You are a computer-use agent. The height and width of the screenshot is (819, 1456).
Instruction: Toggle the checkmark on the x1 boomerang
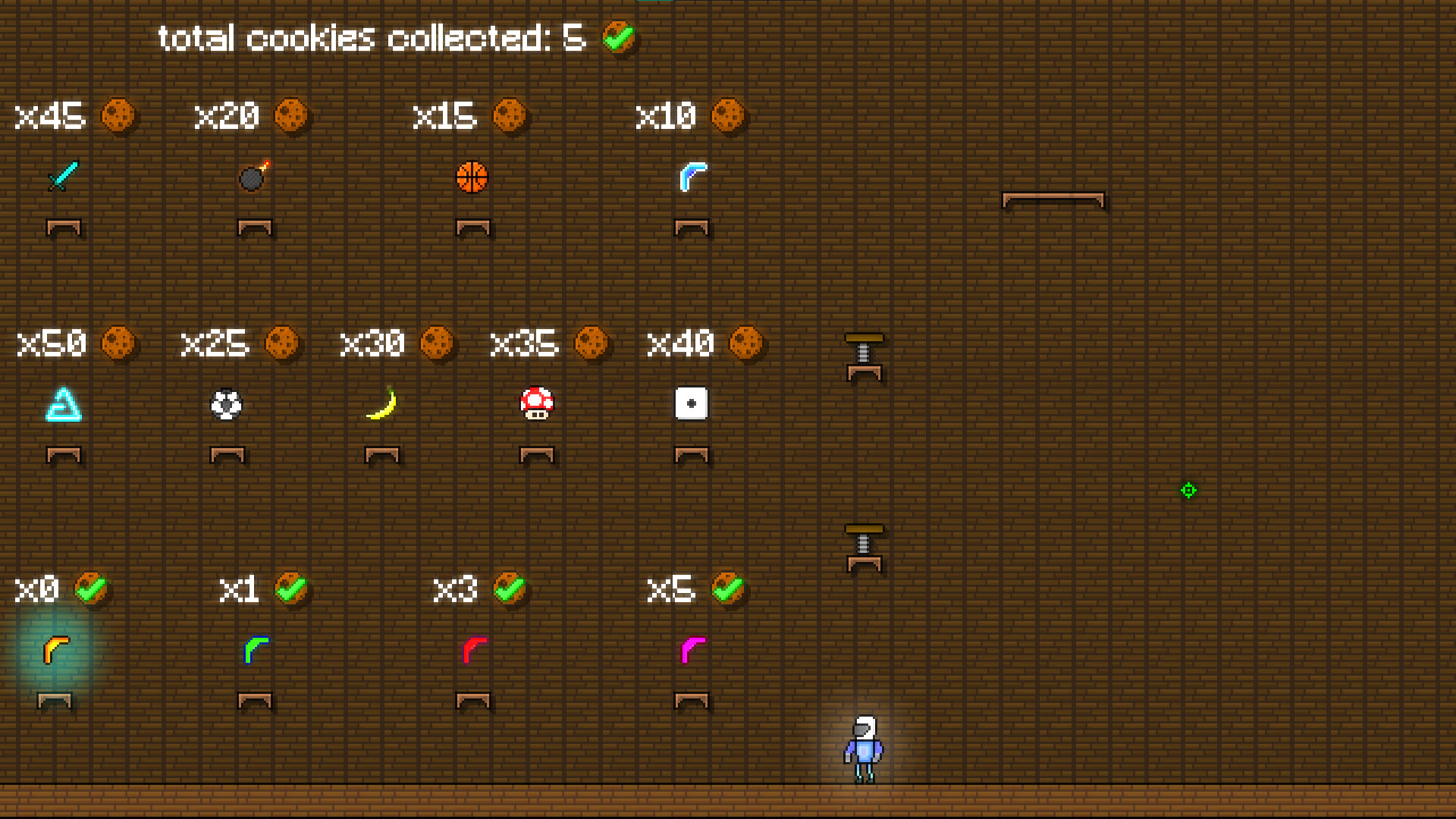click(291, 588)
